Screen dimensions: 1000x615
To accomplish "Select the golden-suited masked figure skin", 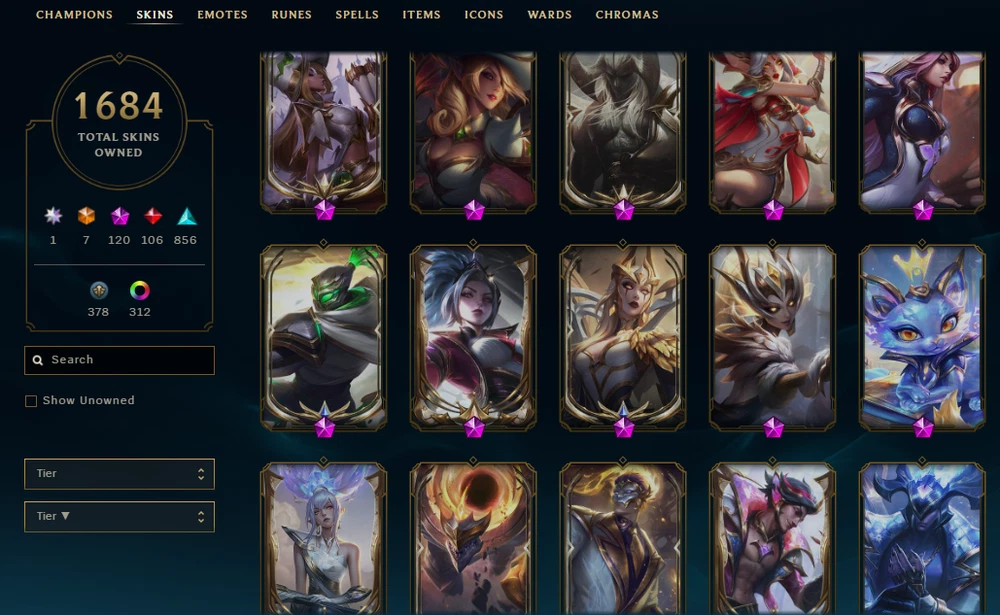I will pos(623,538).
